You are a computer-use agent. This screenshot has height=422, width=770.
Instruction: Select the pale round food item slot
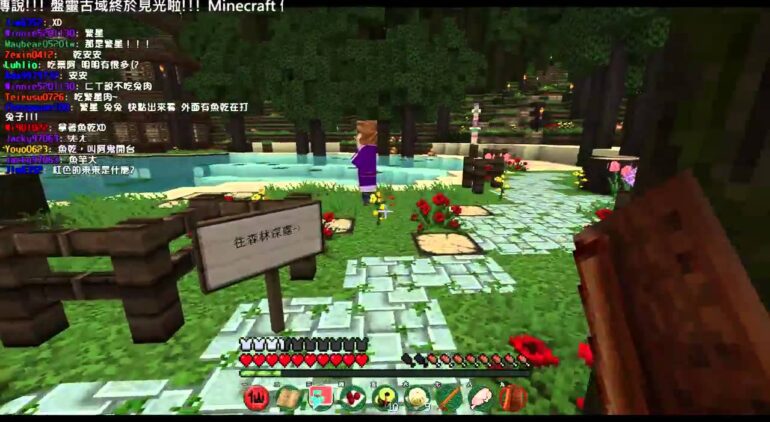pyautogui.click(x=417, y=397)
